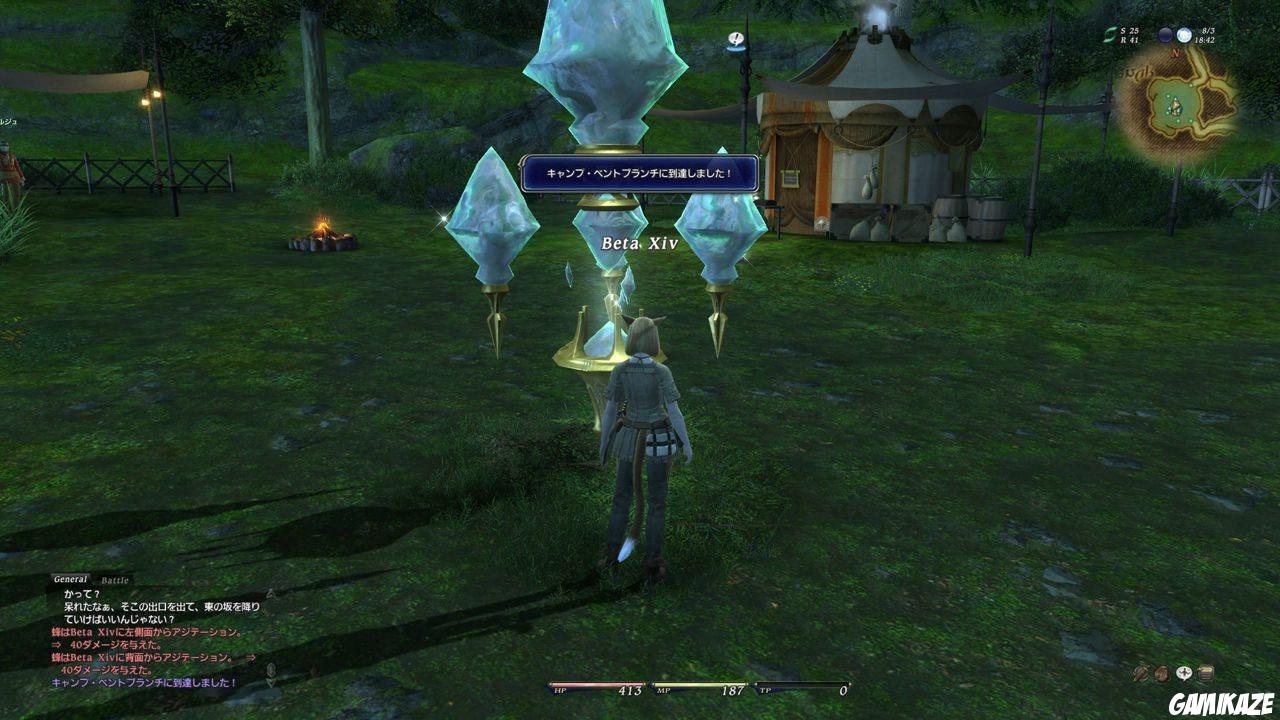
Task: Open the journal notebook icon
Action: (x=1206, y=672)
